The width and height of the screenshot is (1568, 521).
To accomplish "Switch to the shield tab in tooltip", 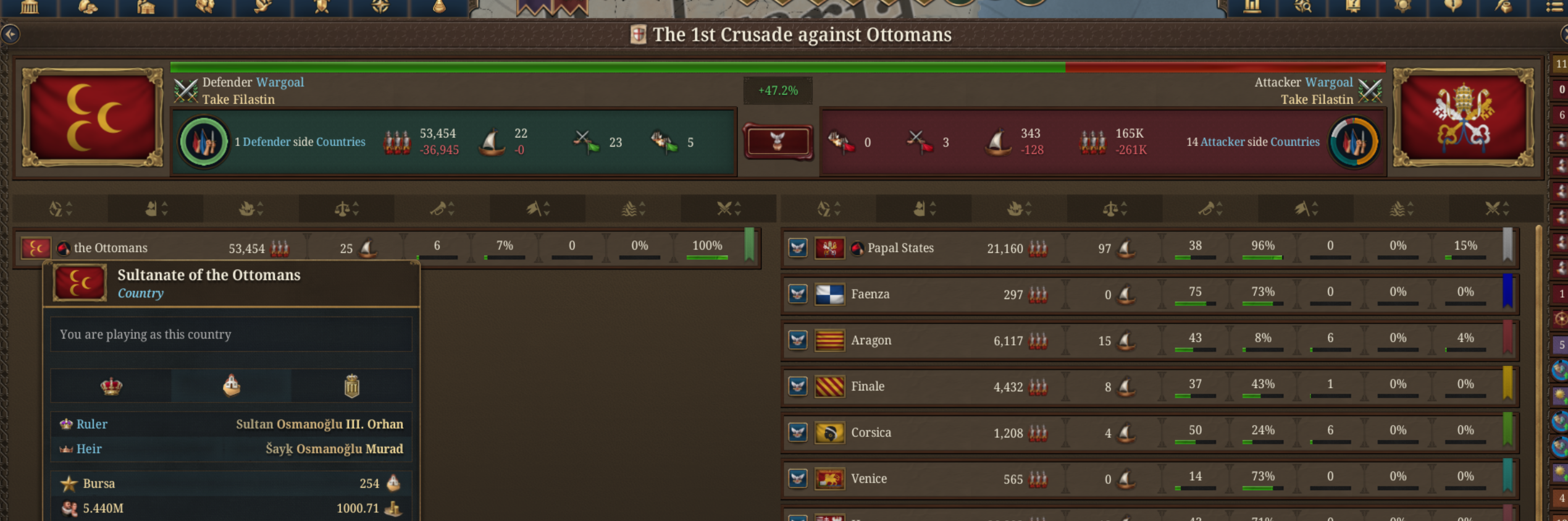I will 351,386.
